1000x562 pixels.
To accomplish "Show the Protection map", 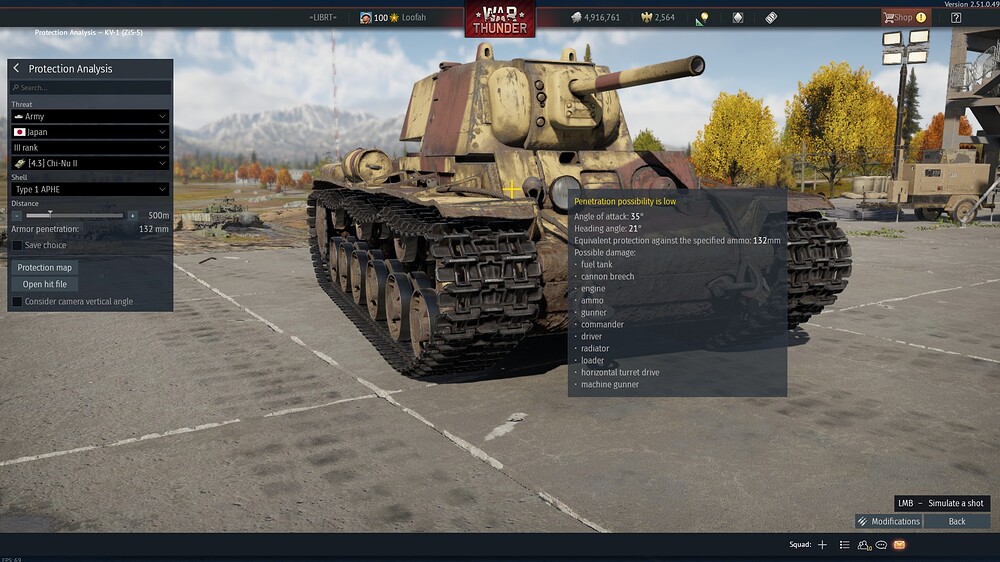I will (x=45, y=268).
